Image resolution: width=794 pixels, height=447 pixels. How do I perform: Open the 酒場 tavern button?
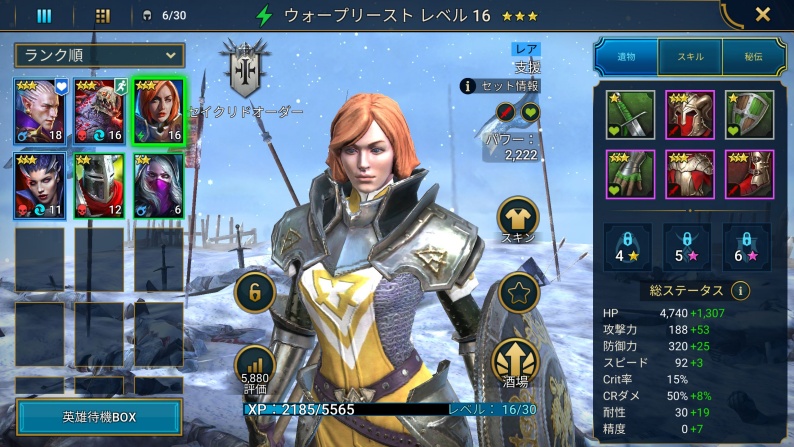[518, 362]
